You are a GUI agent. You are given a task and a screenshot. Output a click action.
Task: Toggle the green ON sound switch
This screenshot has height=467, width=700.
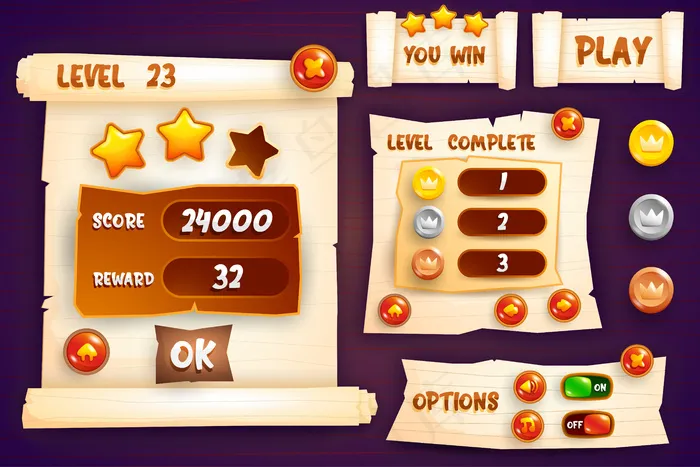click(x=586, y=387)
